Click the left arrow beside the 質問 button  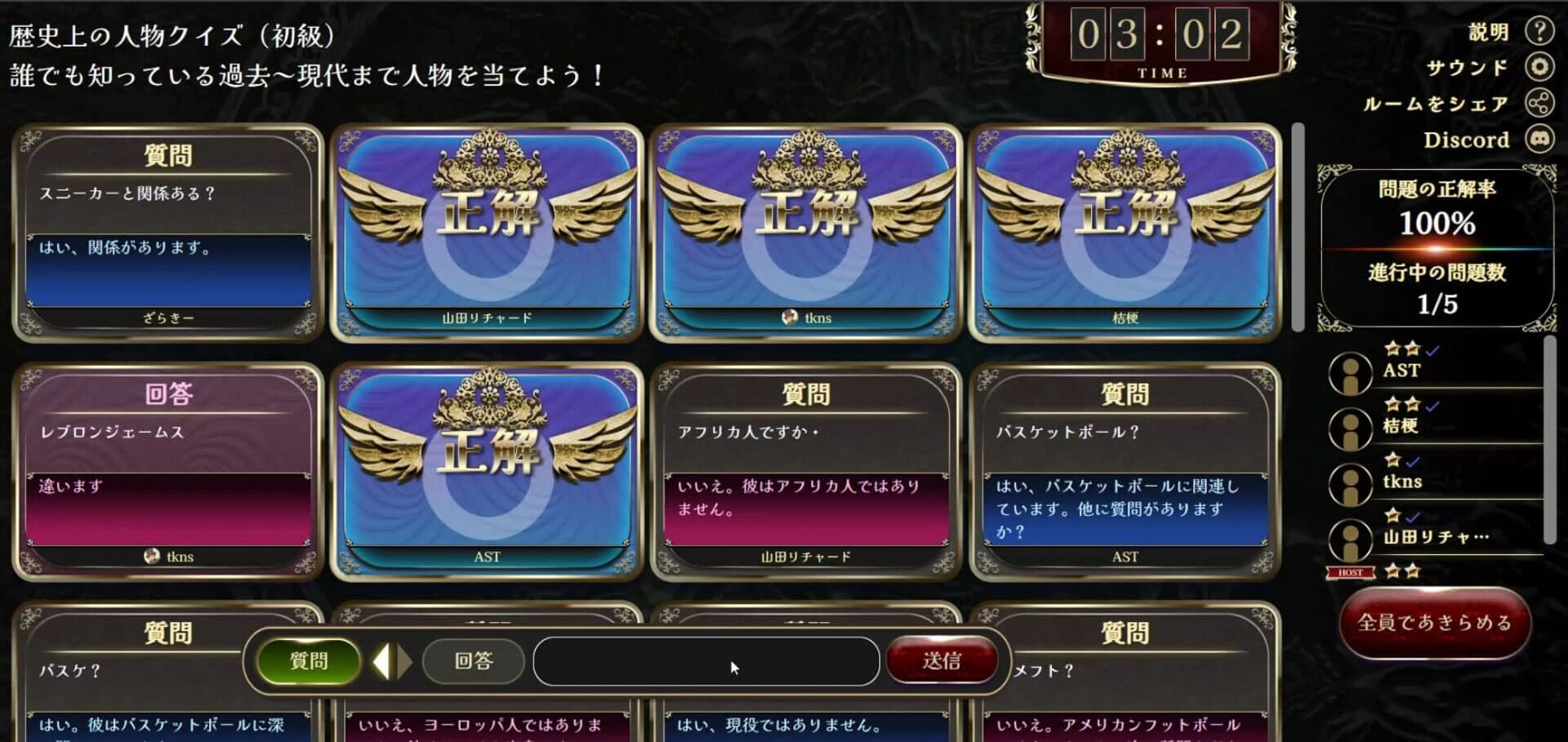click(382, 661)
